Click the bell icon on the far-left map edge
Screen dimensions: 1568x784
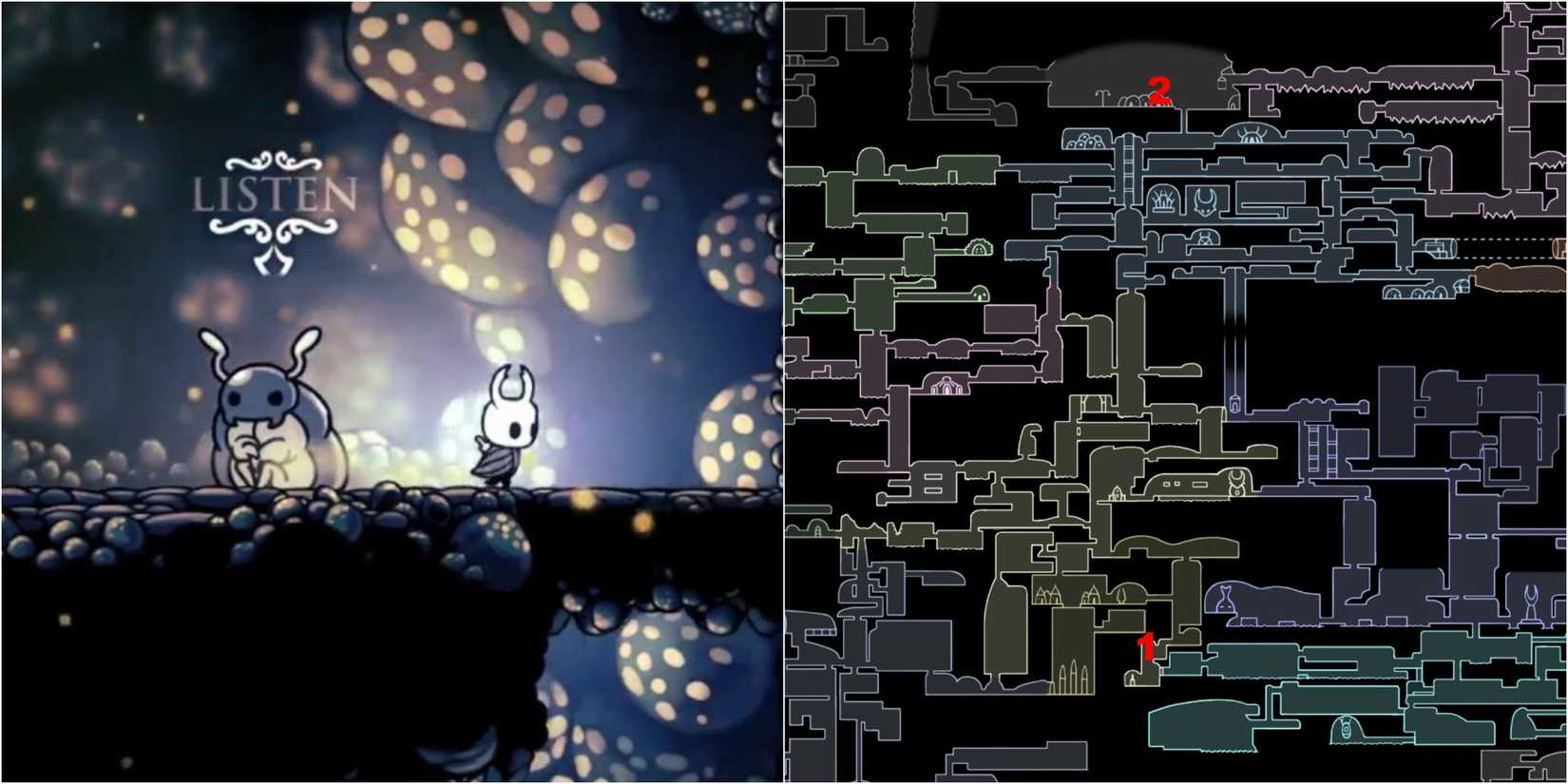[x=816, y=530]
